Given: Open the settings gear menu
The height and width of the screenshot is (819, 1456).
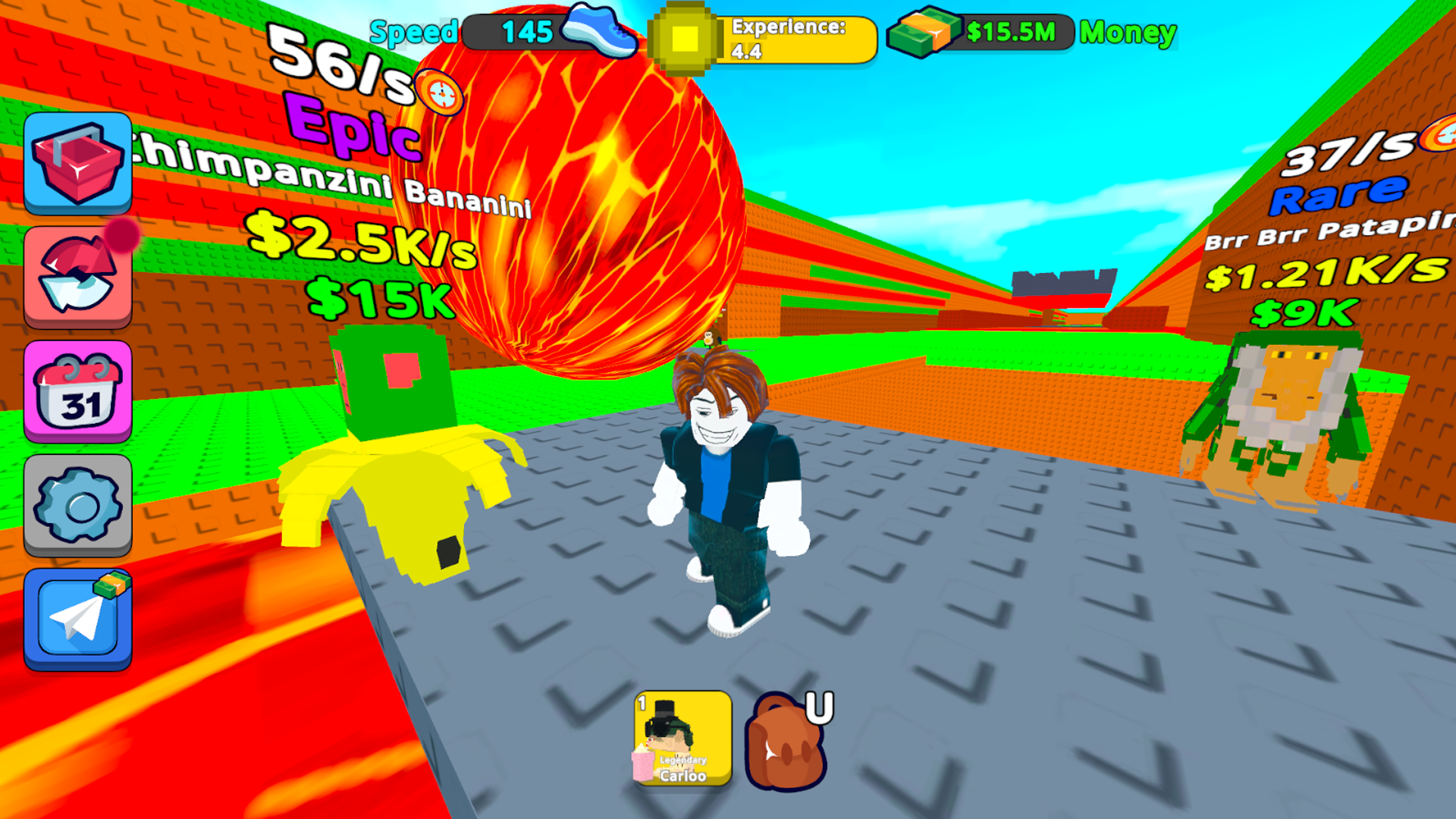Looking at the screenshot, I should [78, 507].
